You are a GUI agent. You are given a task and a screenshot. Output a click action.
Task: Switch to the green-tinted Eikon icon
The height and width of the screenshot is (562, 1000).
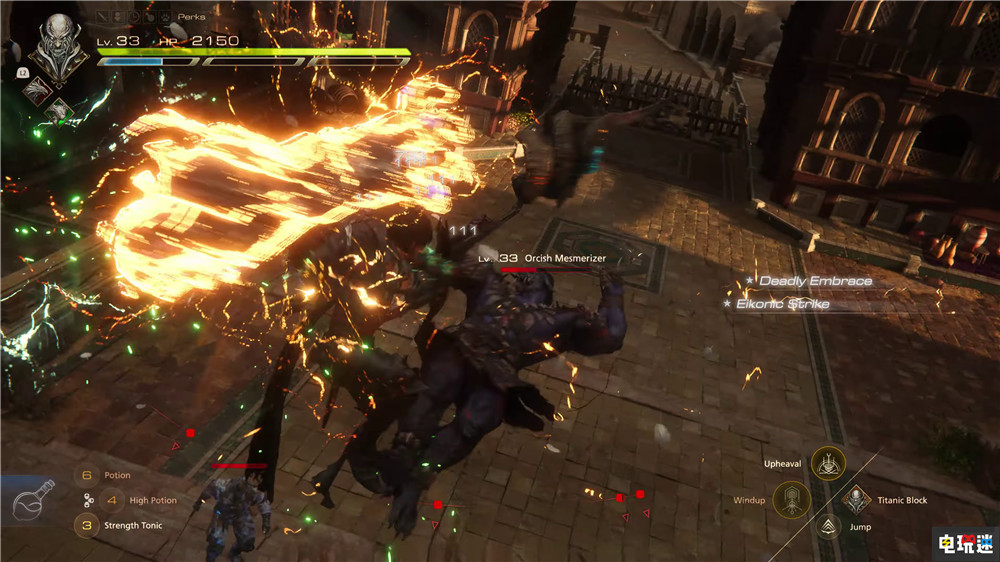(x=60, y=110)
